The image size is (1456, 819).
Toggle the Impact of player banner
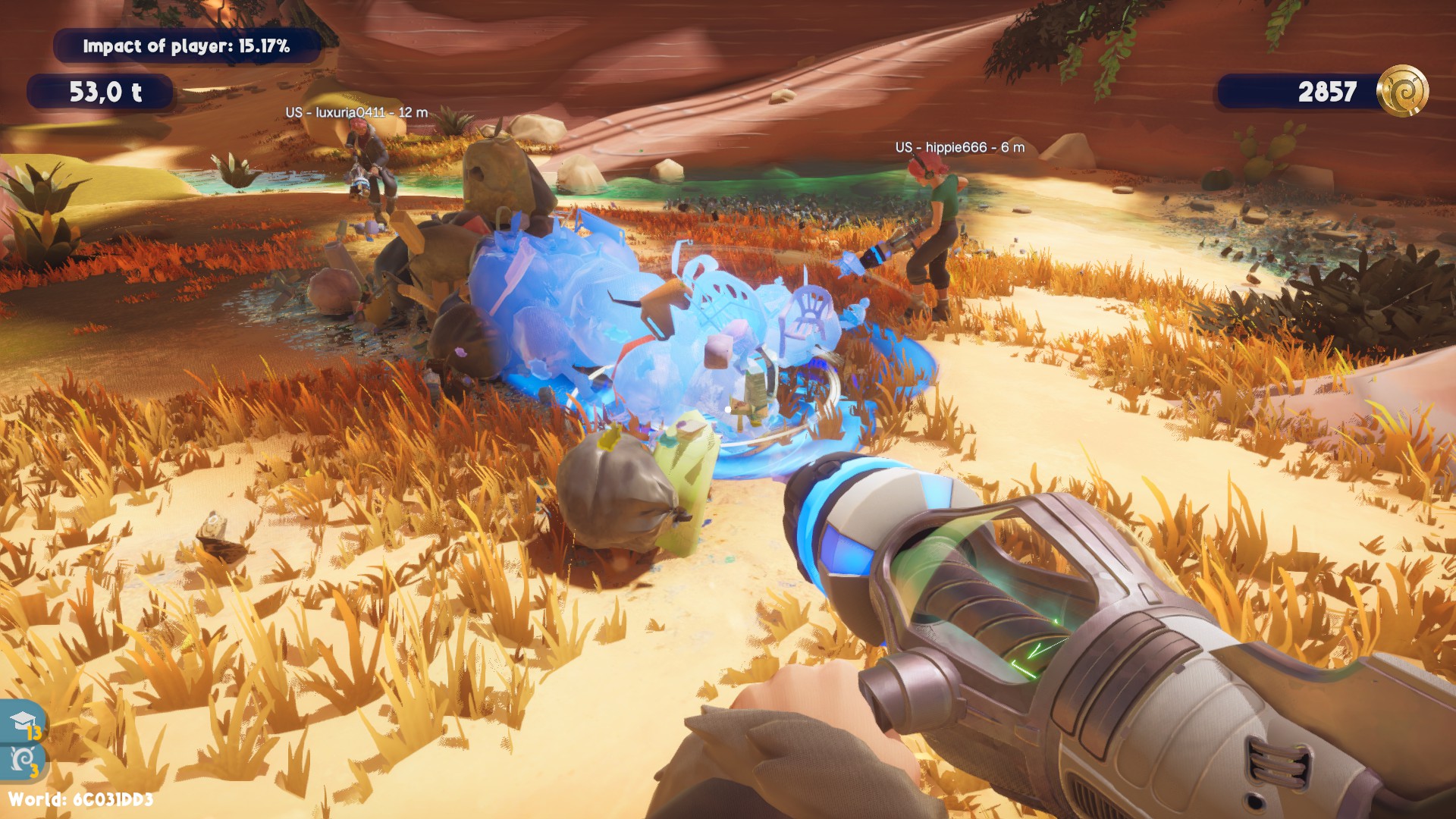pos(187,45)
